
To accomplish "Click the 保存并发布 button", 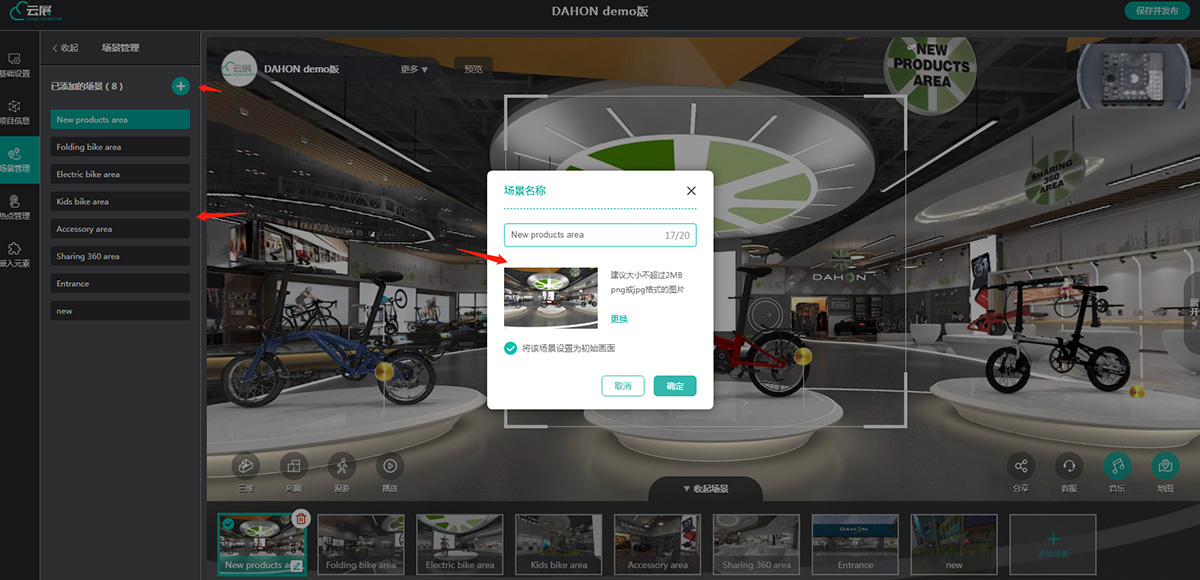I will [1158, 11].
